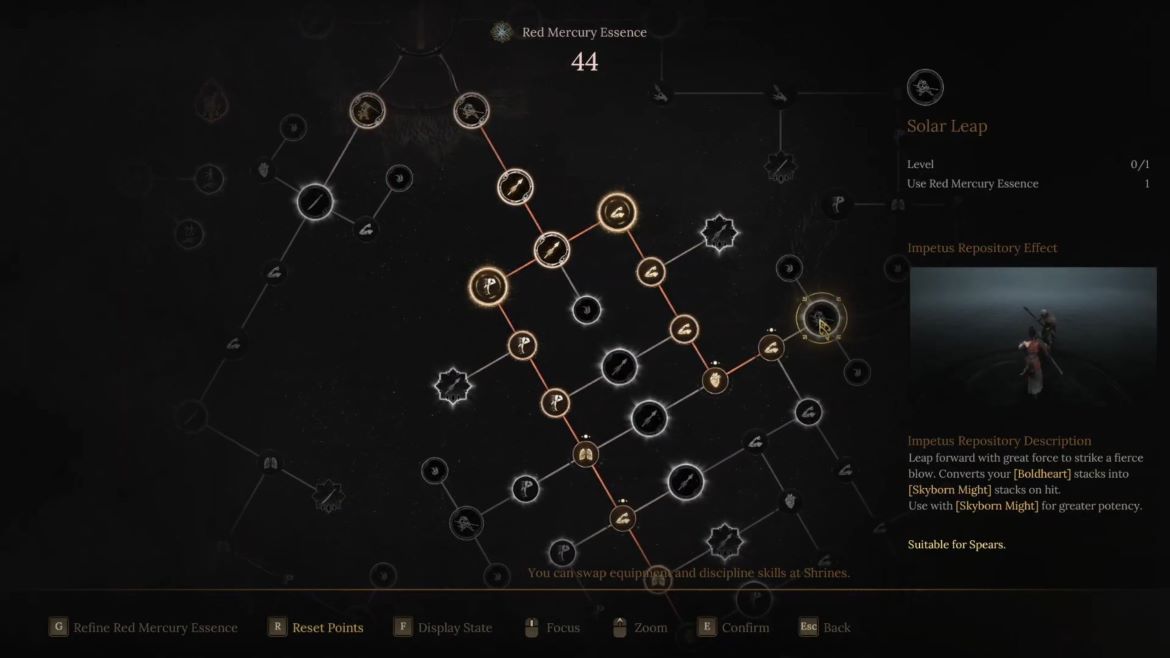Select the highlighted Solar Leap skill node

click(x=820, y=318)
